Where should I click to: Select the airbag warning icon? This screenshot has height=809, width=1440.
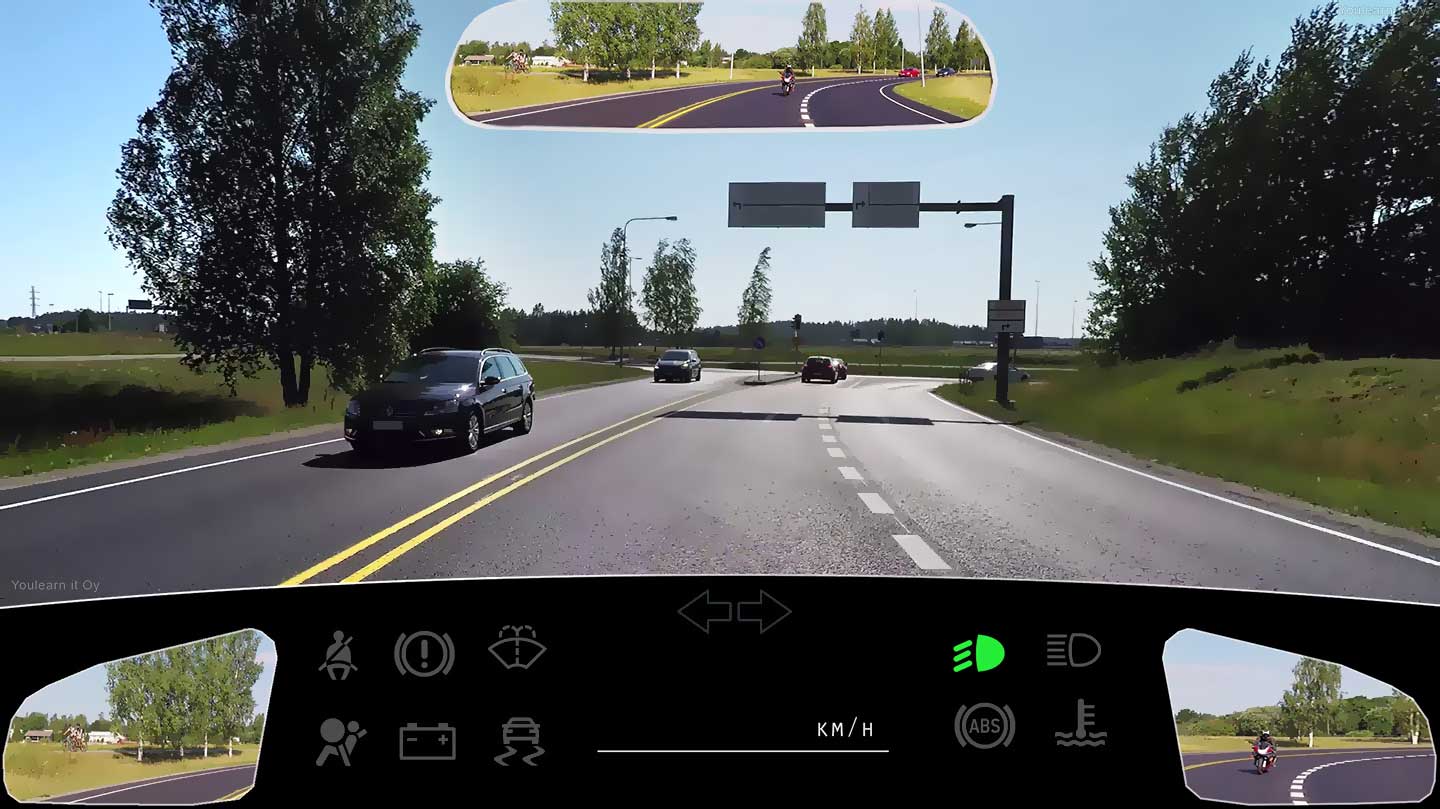point(340,742)
